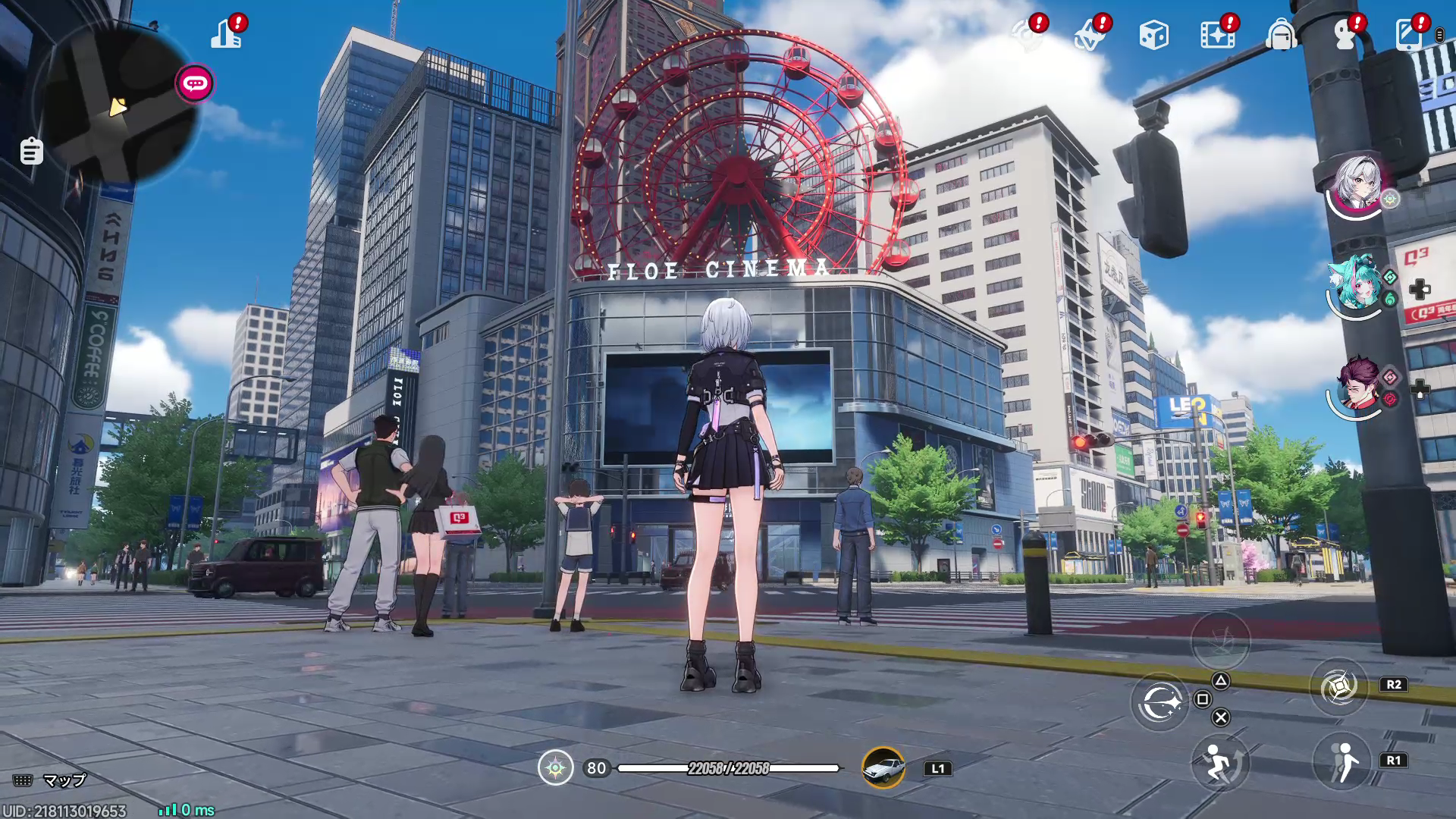Tap the jump action button
This screenshot has height=819, width=1456.
click(x=1219, y=762)
